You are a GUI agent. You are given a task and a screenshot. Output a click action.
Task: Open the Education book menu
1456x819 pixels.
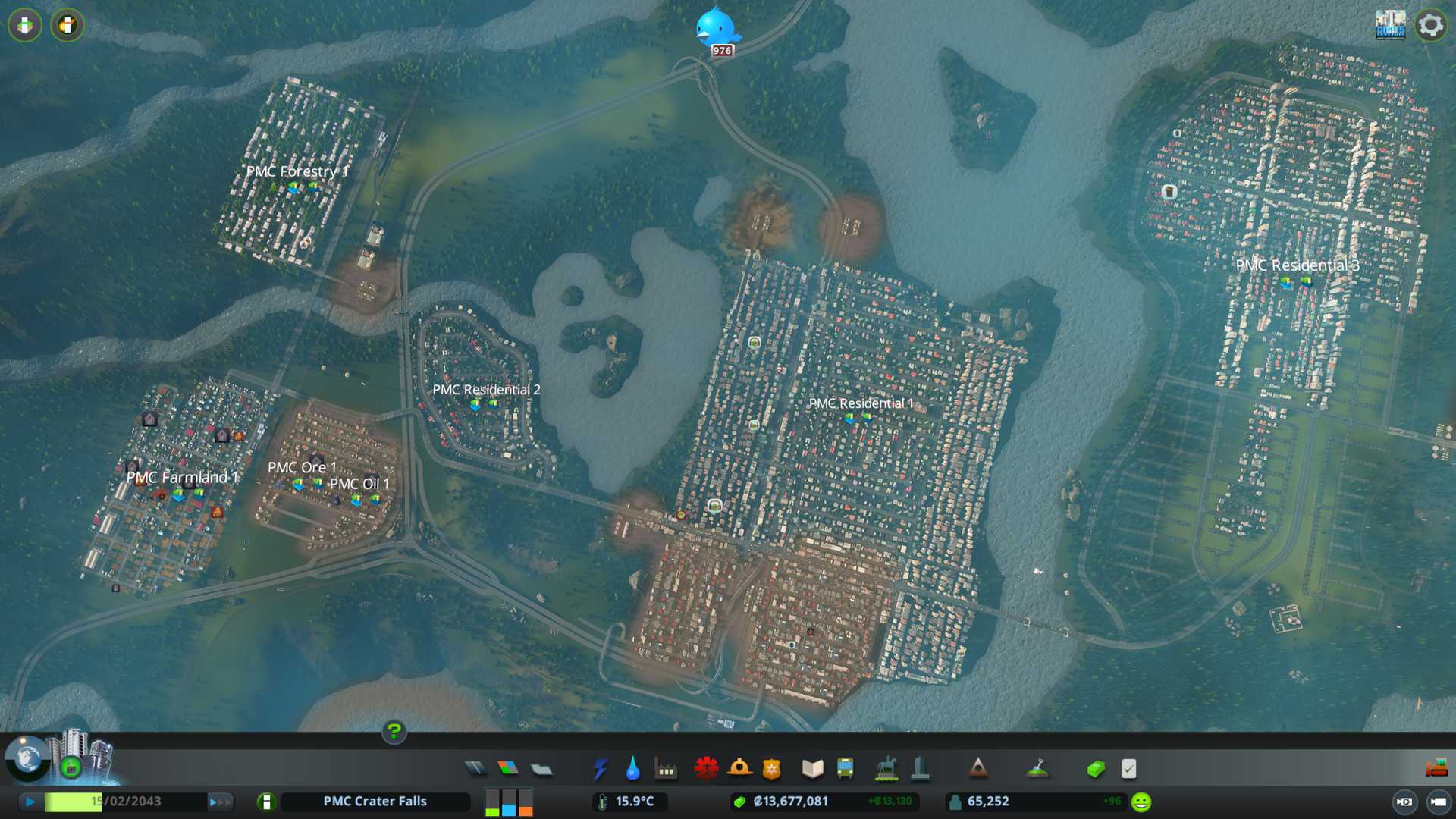pyautogui.click(x=812, y=769)
